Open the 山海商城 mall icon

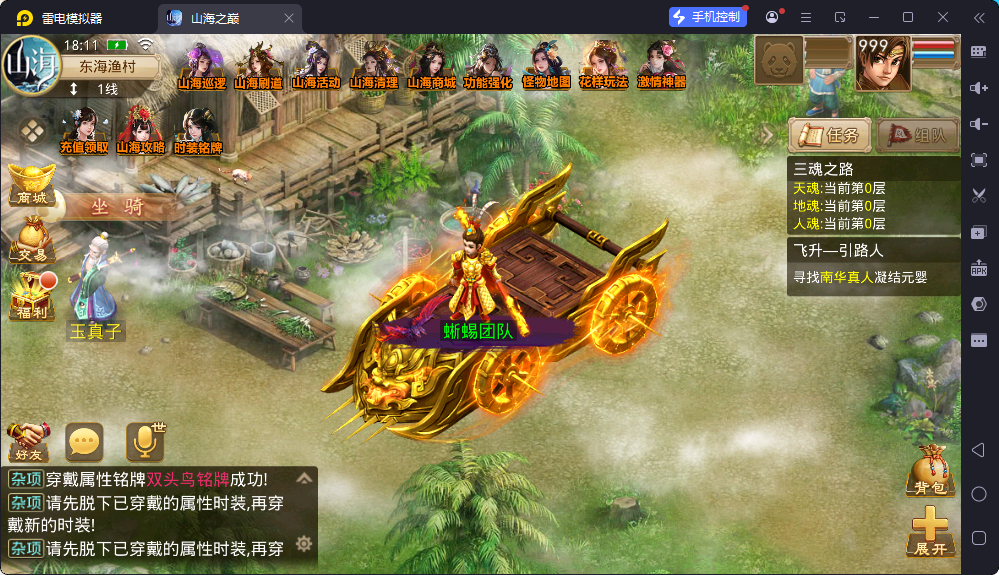point(431,67)
